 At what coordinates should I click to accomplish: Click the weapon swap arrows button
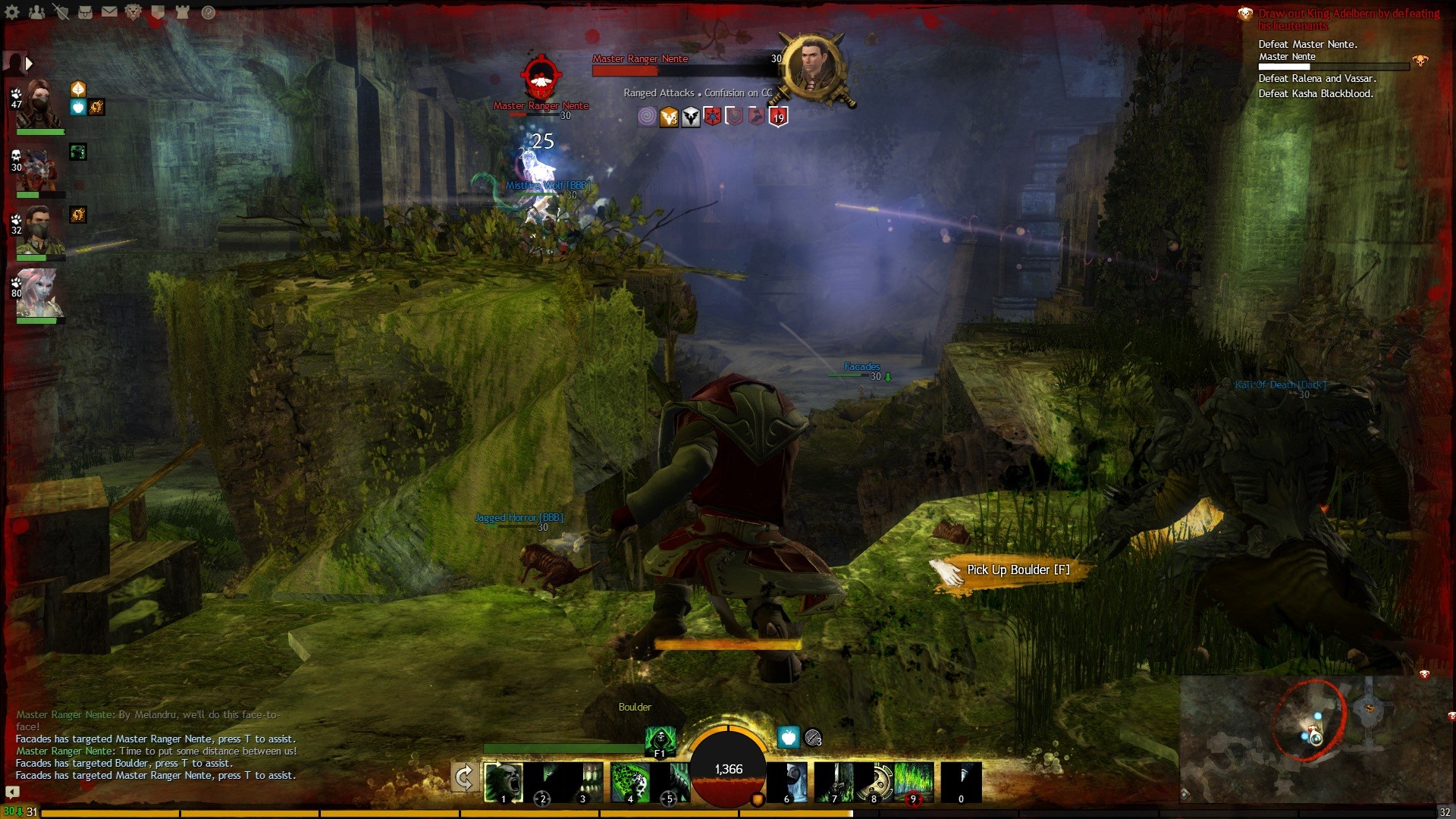click(464, 777)
